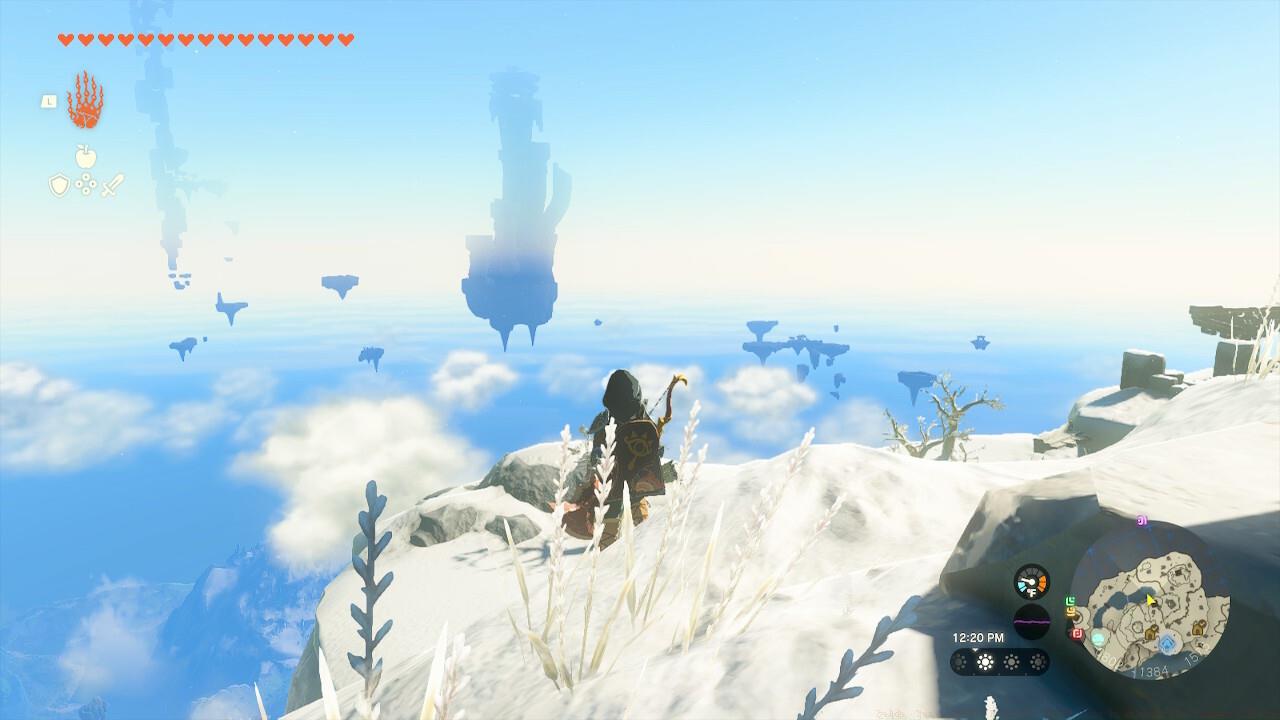Toggle the green marker on the minimap edge
Image resolution: width=1280 pixels, height=720 pixels.
tap(1069, 599)
